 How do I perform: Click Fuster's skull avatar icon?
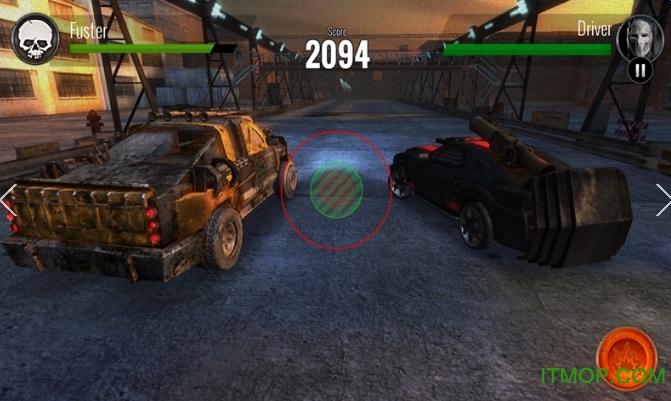[x=34, y=39]
